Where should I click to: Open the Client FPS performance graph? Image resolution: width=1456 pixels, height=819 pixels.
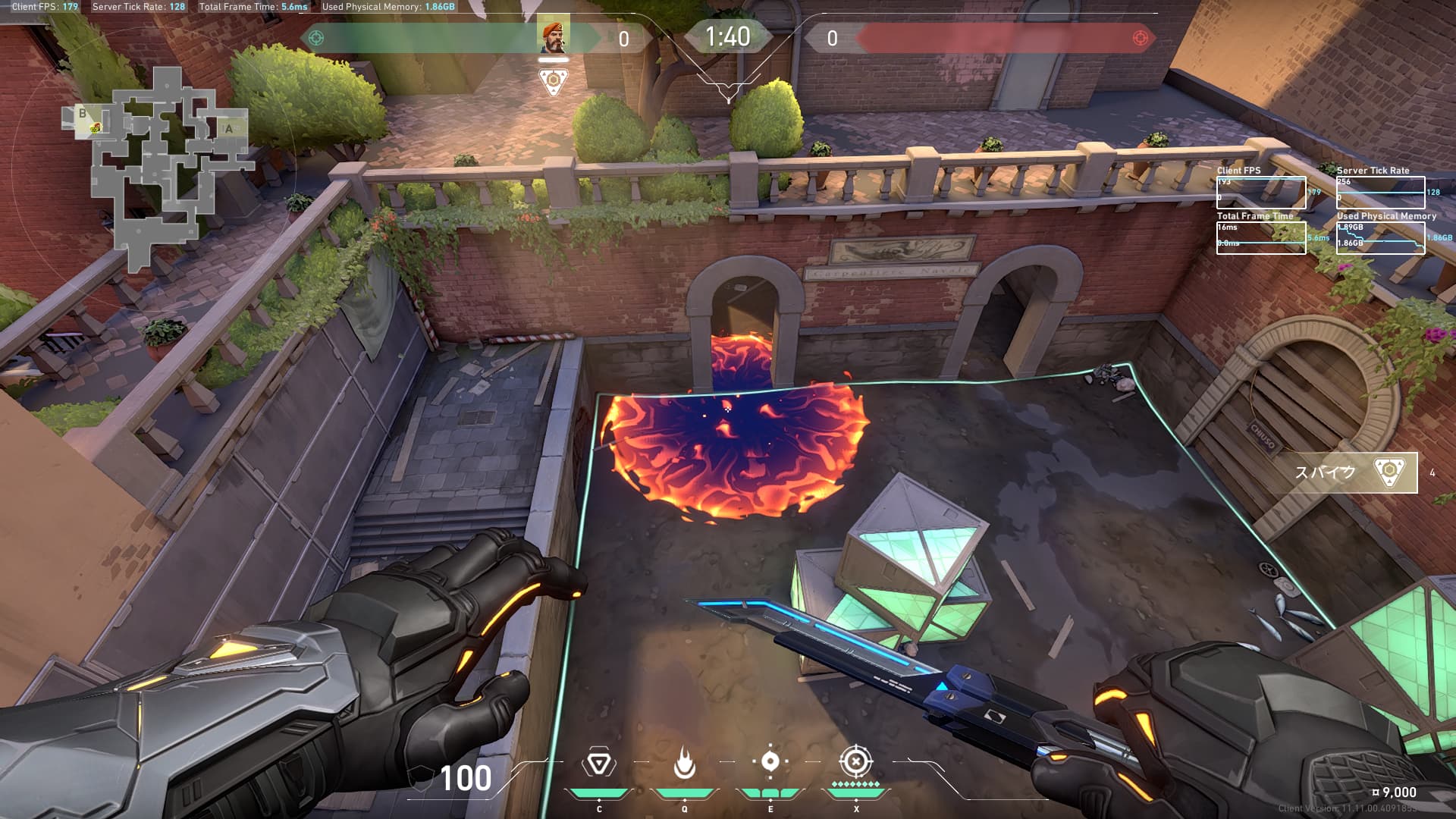1260,193
